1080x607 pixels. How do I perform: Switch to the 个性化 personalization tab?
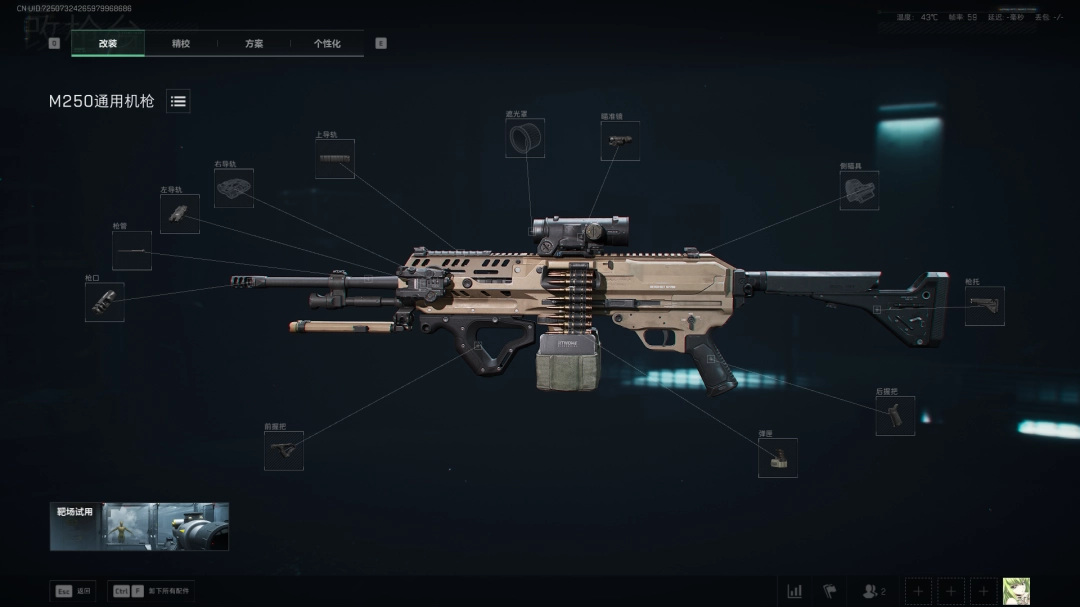327,44
